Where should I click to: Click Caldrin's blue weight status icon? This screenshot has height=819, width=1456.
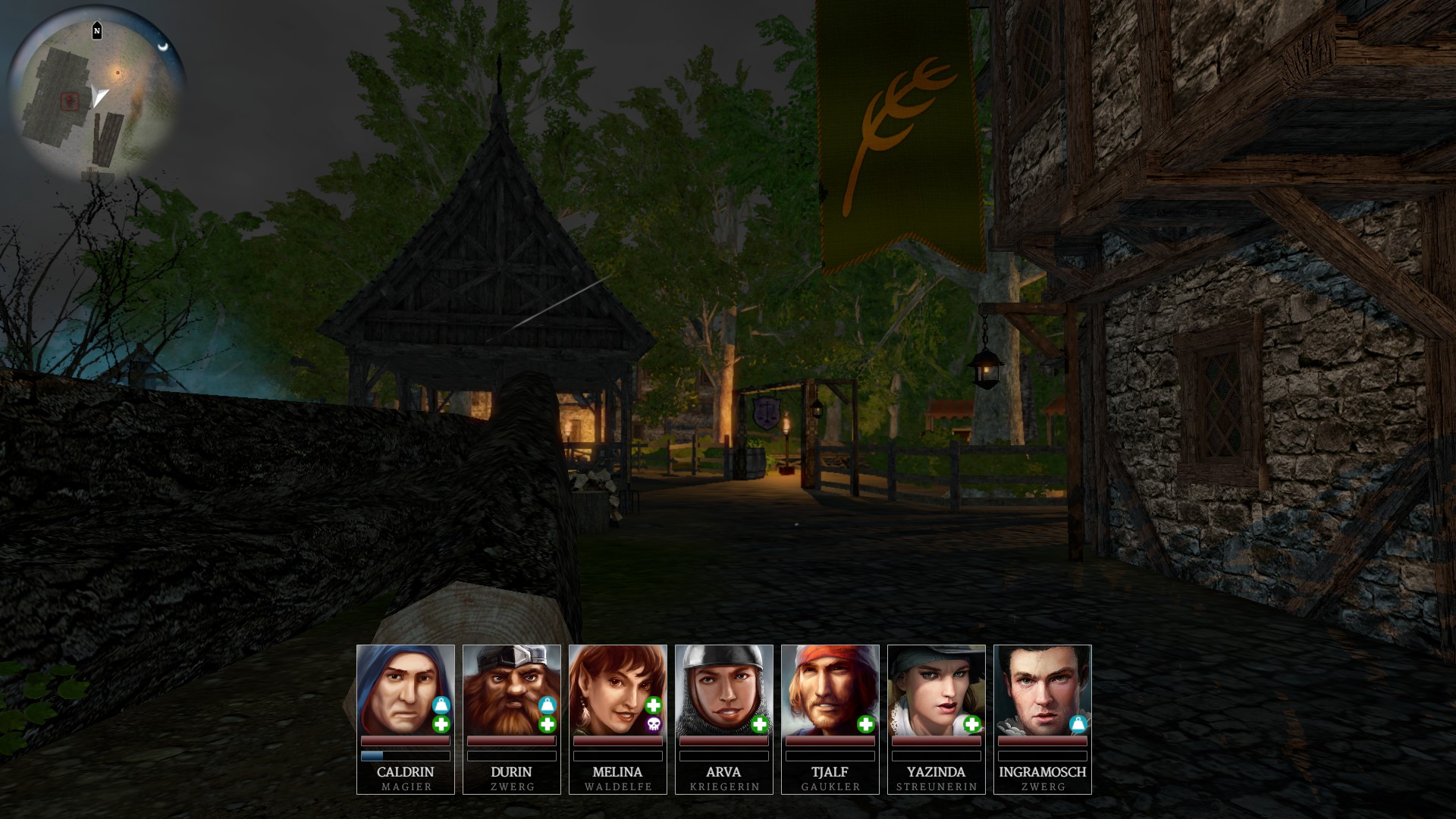[x=441, y=706]
